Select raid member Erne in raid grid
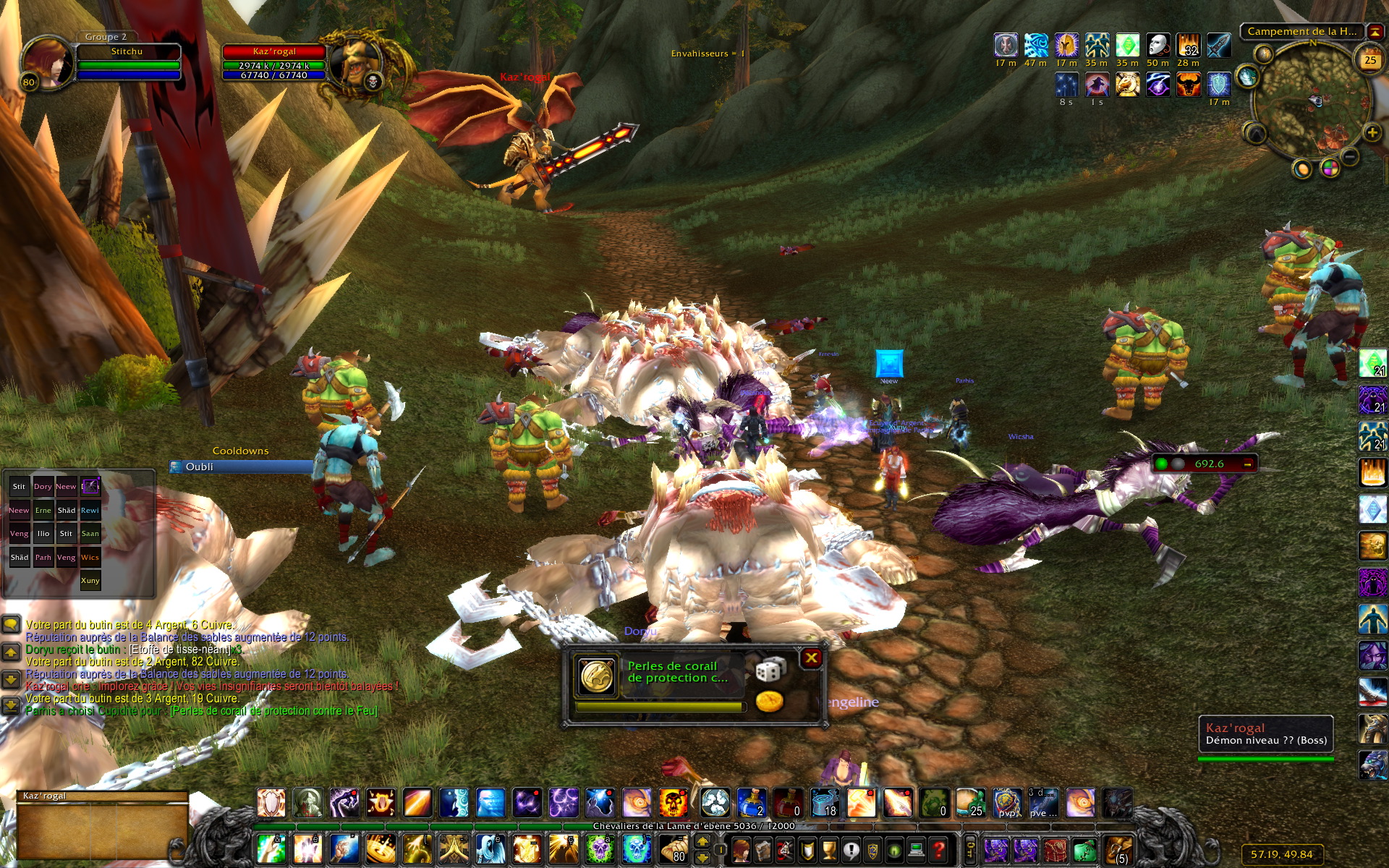The image size is (1389, 868). point(43,511)
